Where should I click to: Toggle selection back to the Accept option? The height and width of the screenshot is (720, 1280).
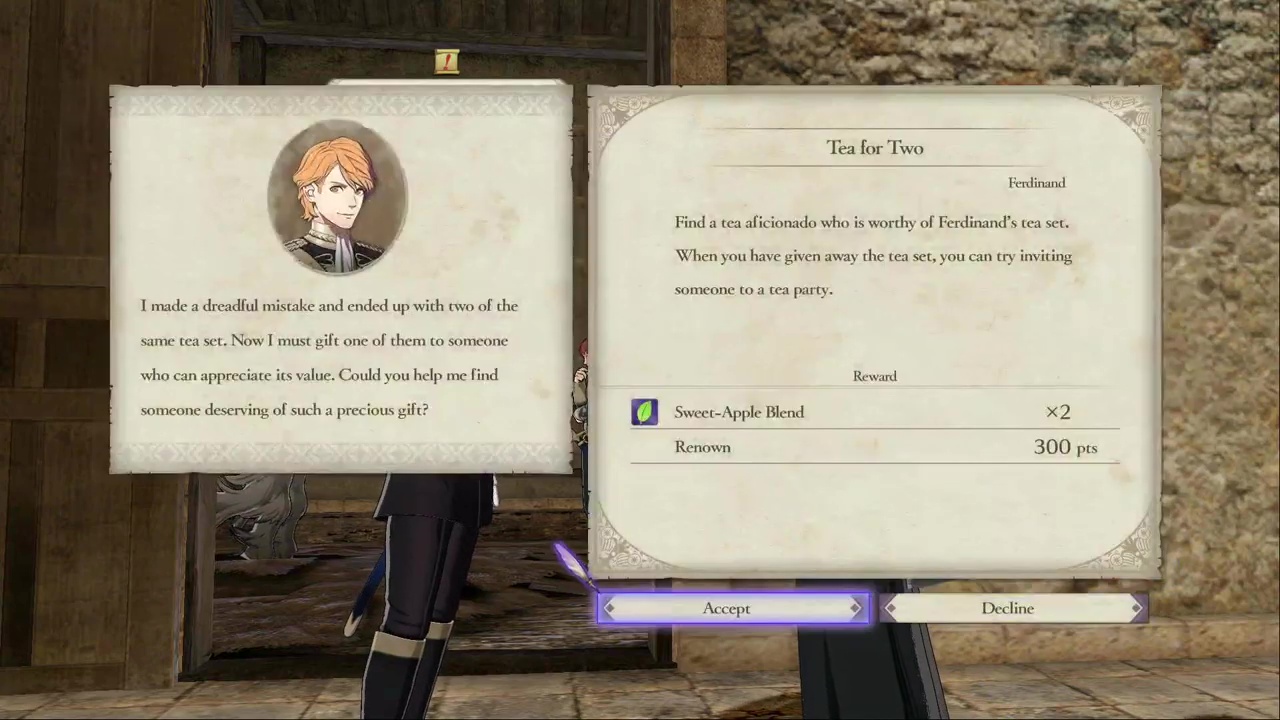point(726,608)
